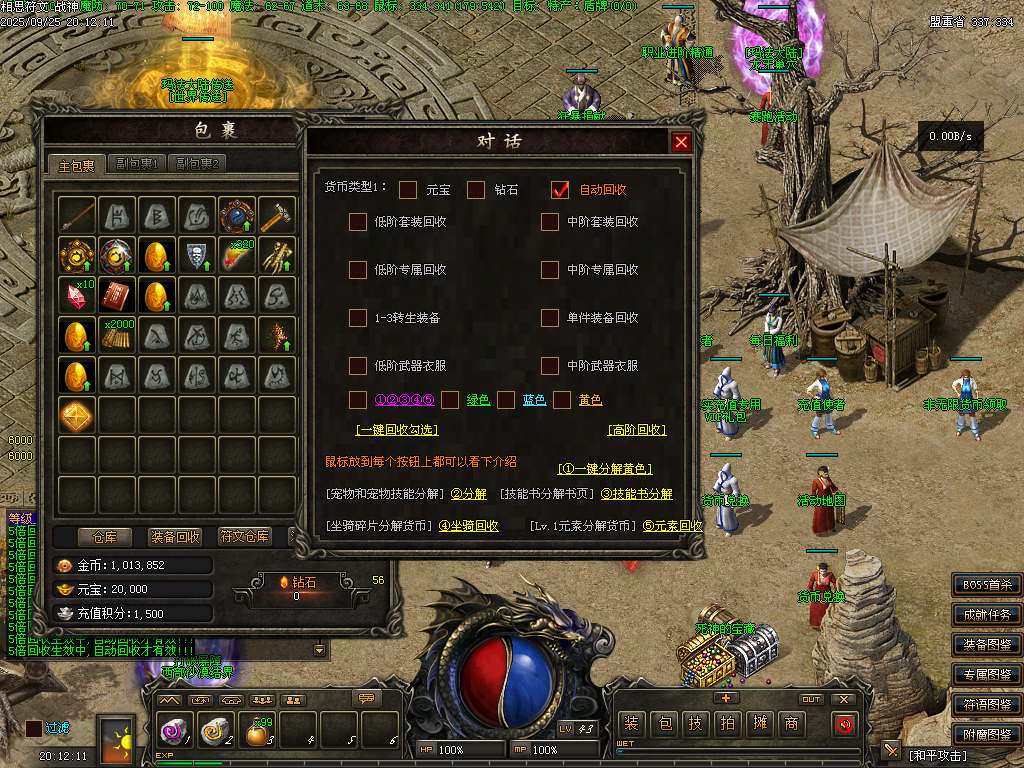
Task: Select the skull shield item in the bag
Action: [x=197, y=255]
